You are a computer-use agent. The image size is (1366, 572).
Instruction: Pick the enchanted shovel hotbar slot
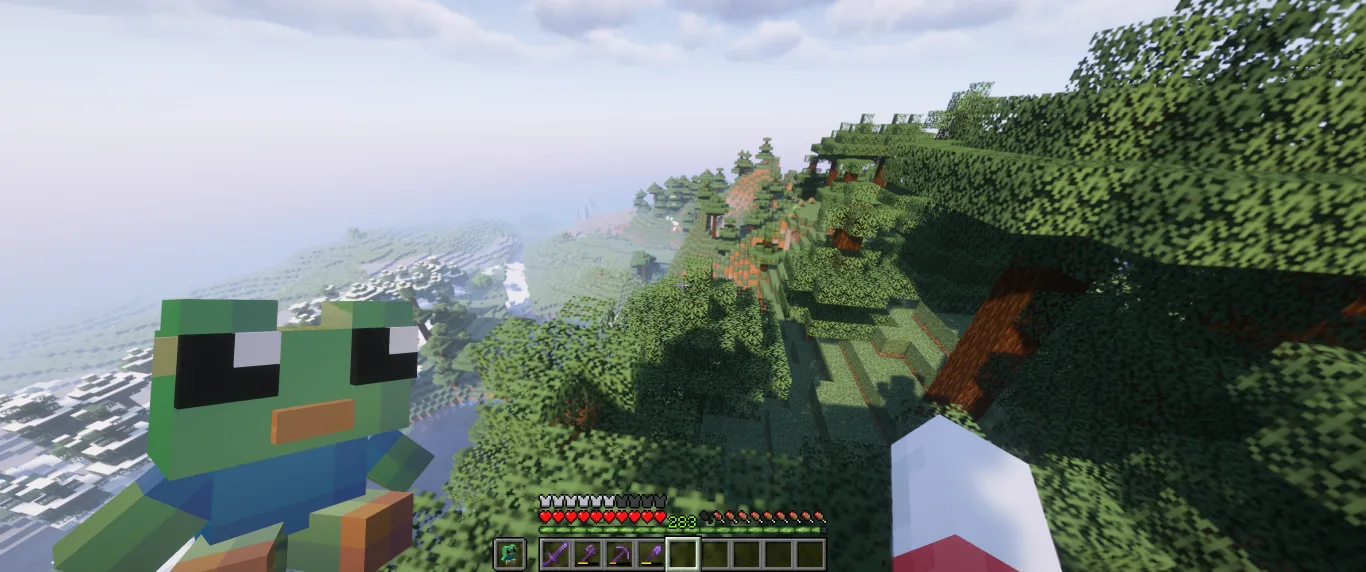[x=652, y=554]
